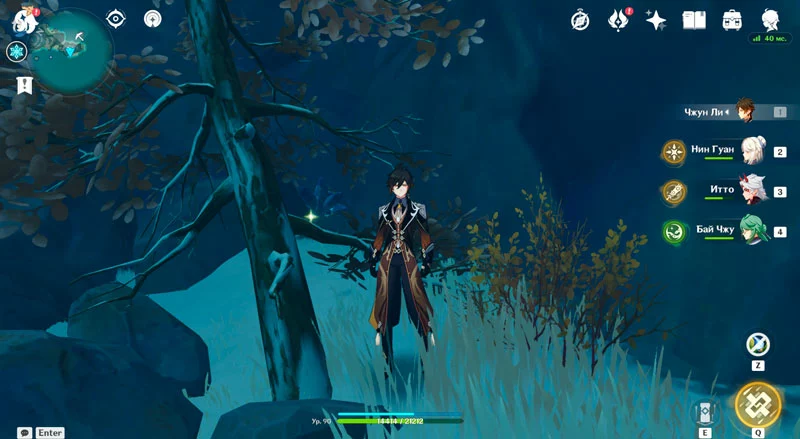
Task: Open the quest banner with exclamation mark
Action: point(24,86)
